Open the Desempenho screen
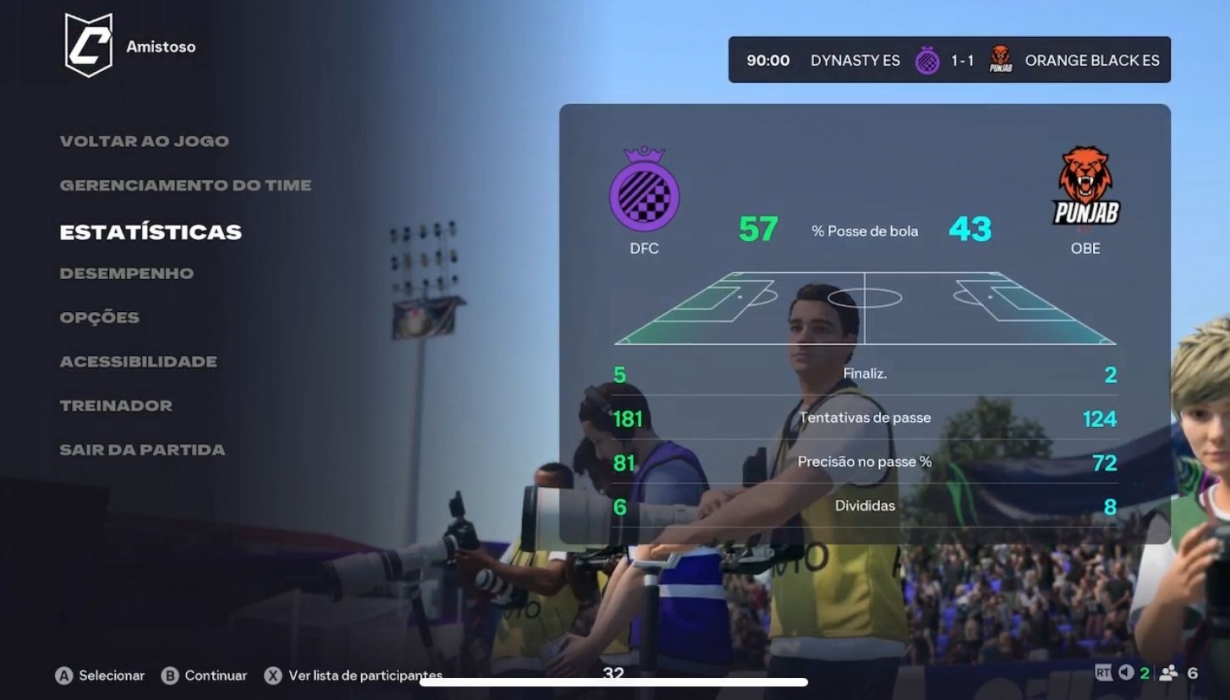 pos(127,273)
